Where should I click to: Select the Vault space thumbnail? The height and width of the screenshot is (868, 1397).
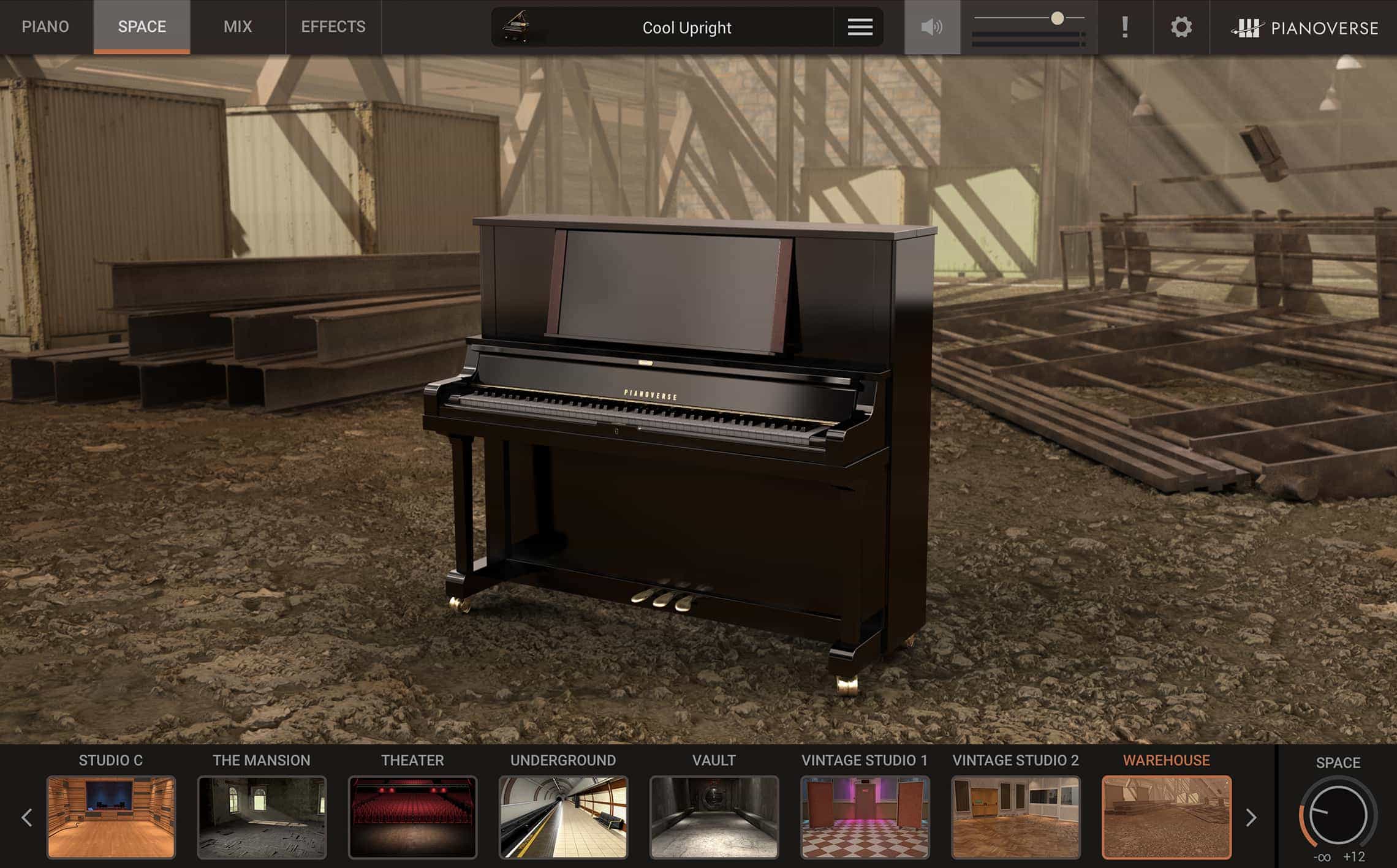coord(714,817)
